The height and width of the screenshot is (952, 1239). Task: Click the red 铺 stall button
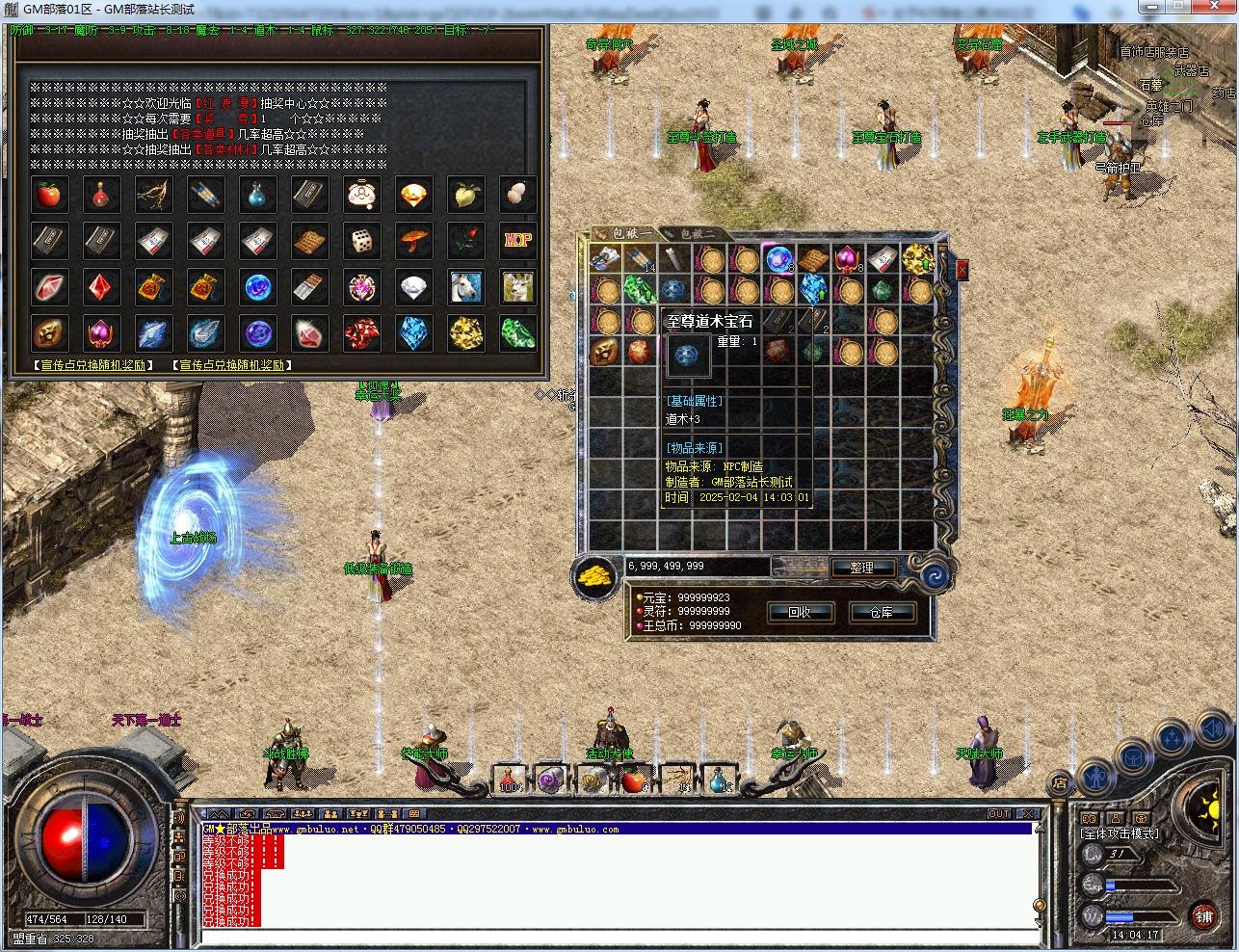pos(1202,914)
